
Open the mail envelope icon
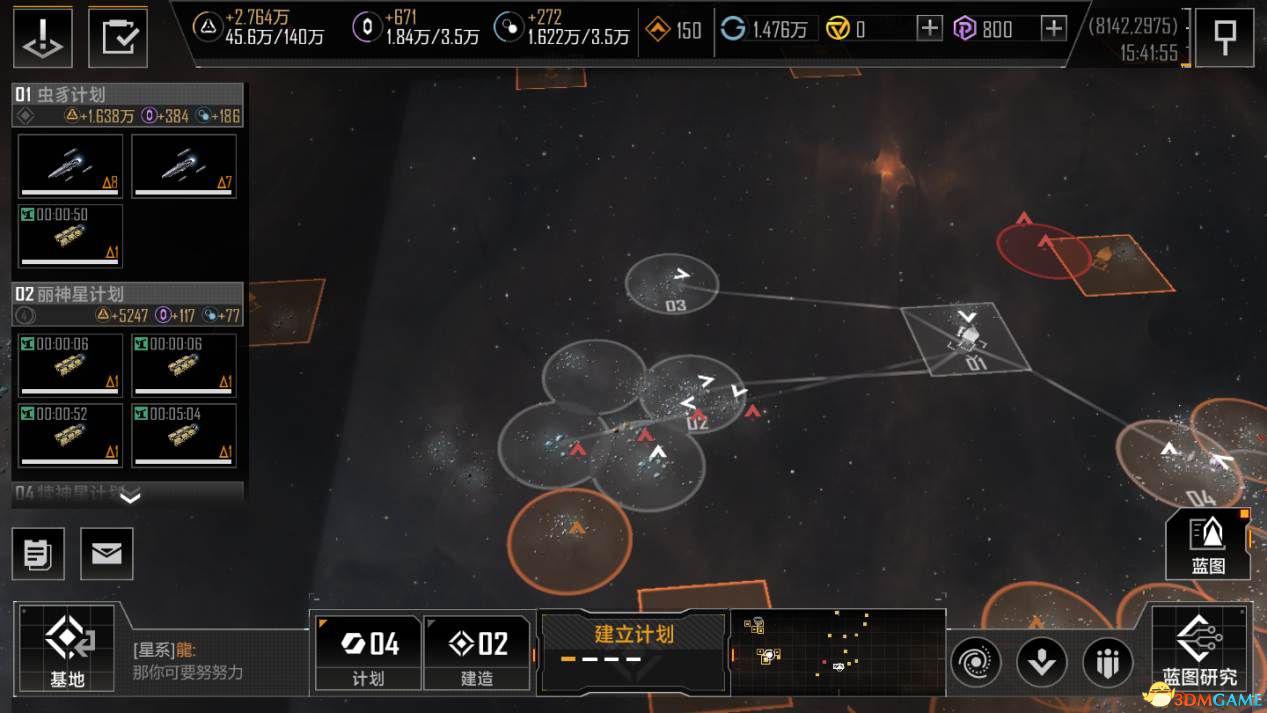(106, 553)
